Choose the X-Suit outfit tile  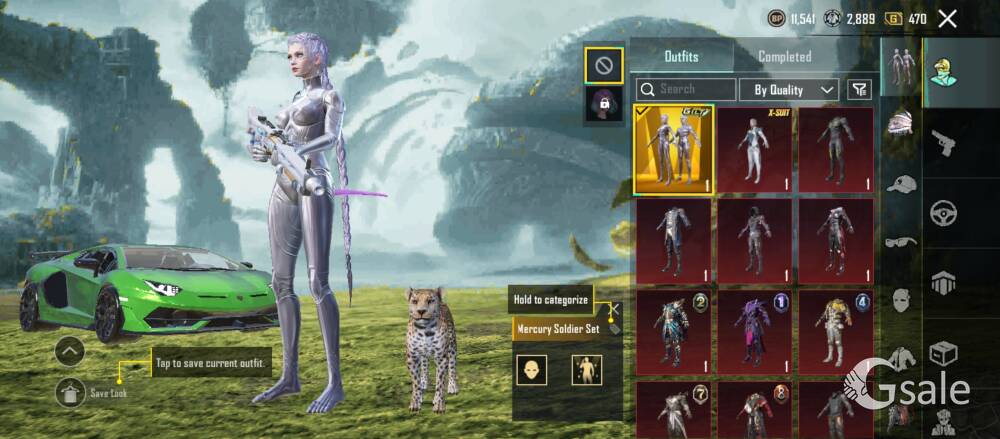pos(755,150)
